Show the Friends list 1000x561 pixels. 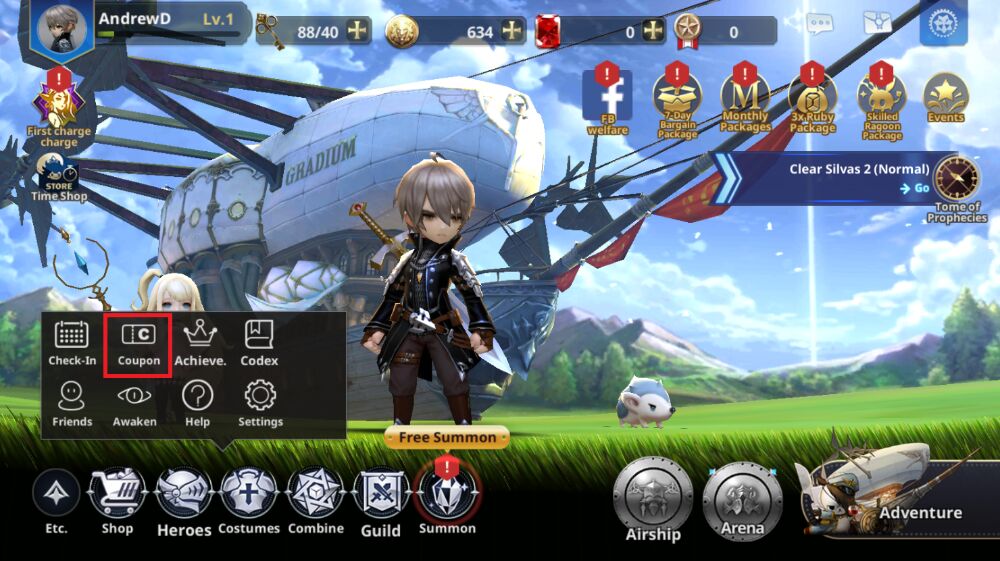(72, 405)
